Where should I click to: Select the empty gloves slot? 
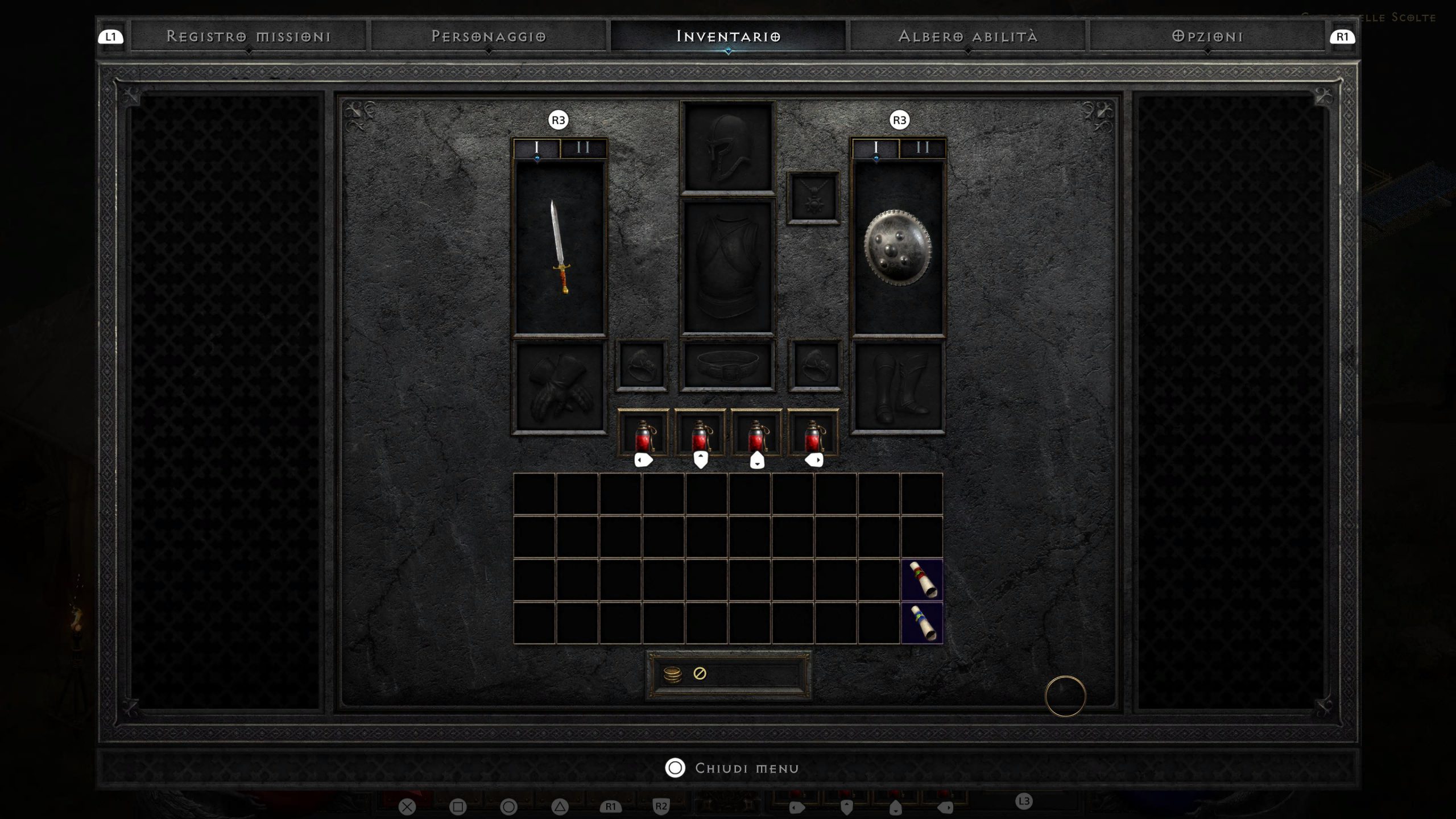point(560,387)
